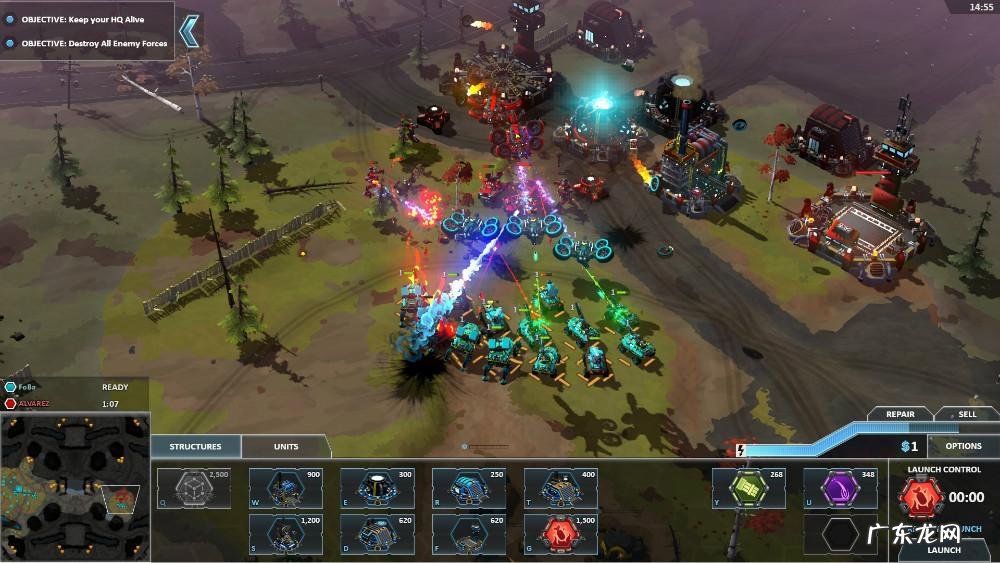Open the Options menu
Image resolution: width=1000 pixels, height=563 pixels.
point(963,446)
